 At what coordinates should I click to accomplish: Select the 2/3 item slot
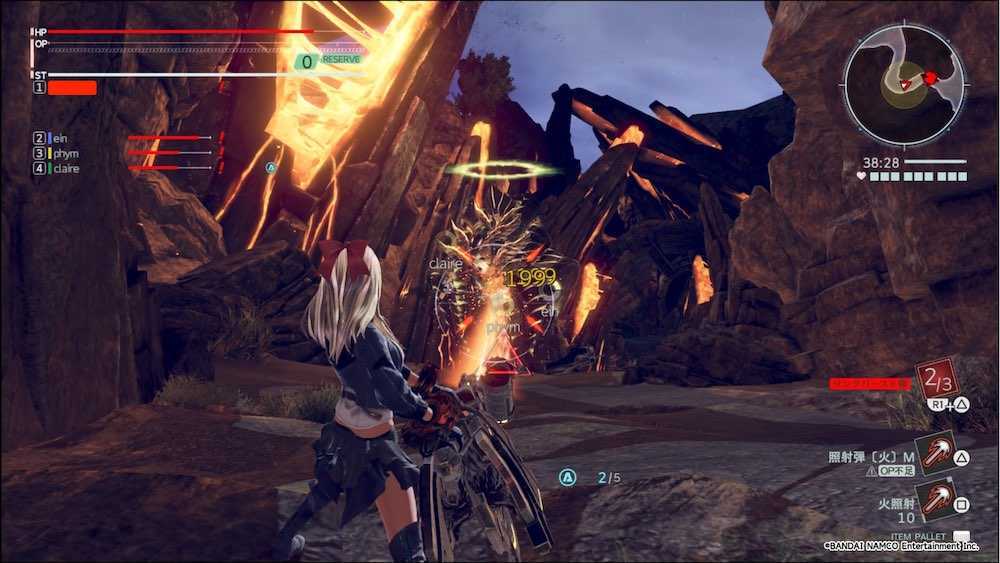tap(937, 379)
